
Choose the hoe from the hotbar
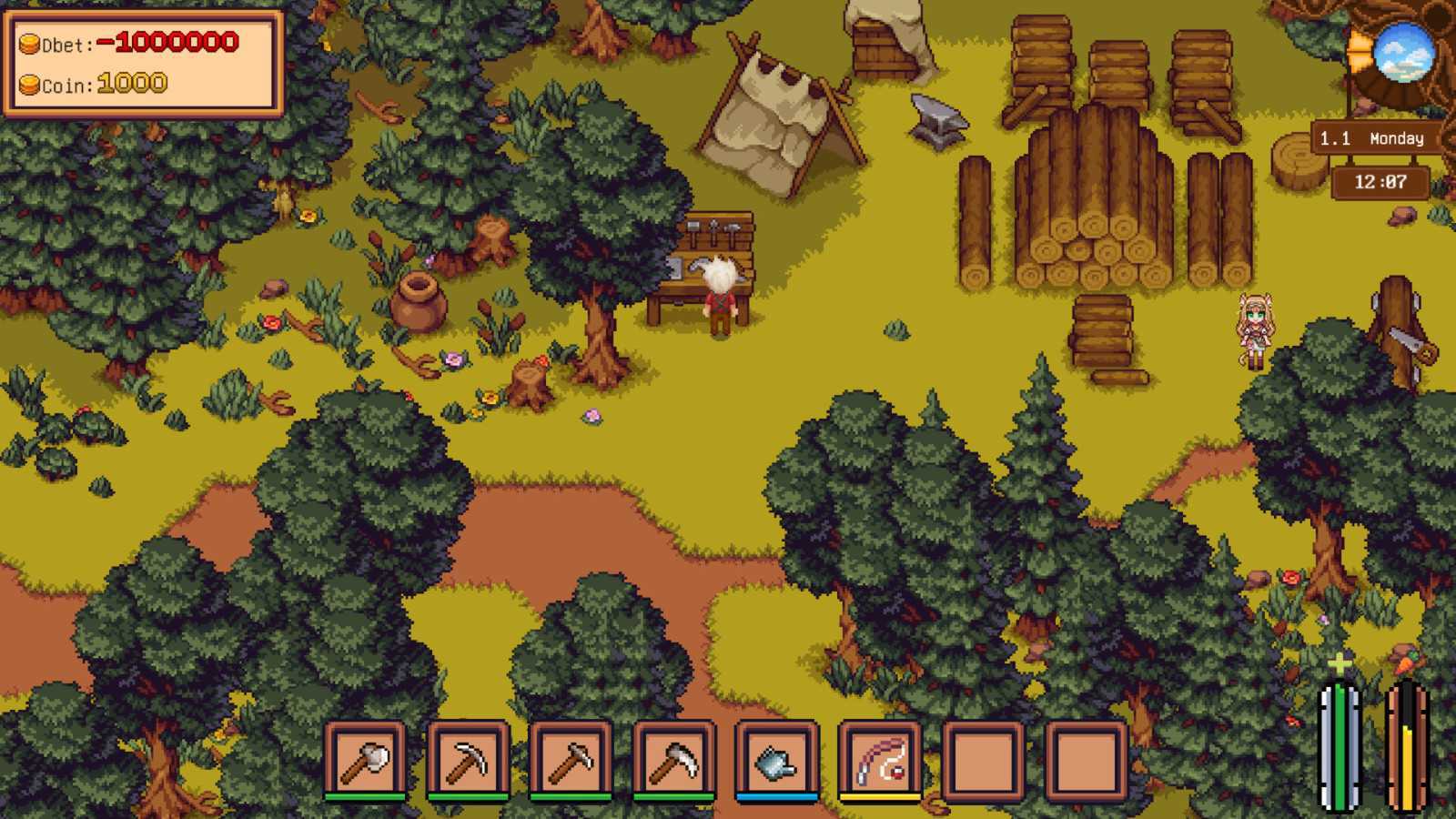point(571,759)
